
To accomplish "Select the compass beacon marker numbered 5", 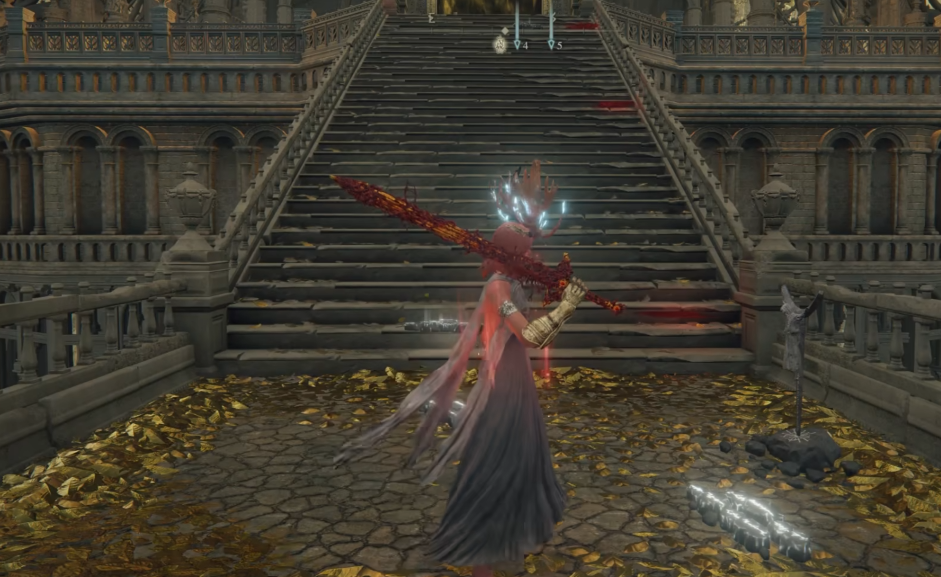I will (x=551, y=44).
